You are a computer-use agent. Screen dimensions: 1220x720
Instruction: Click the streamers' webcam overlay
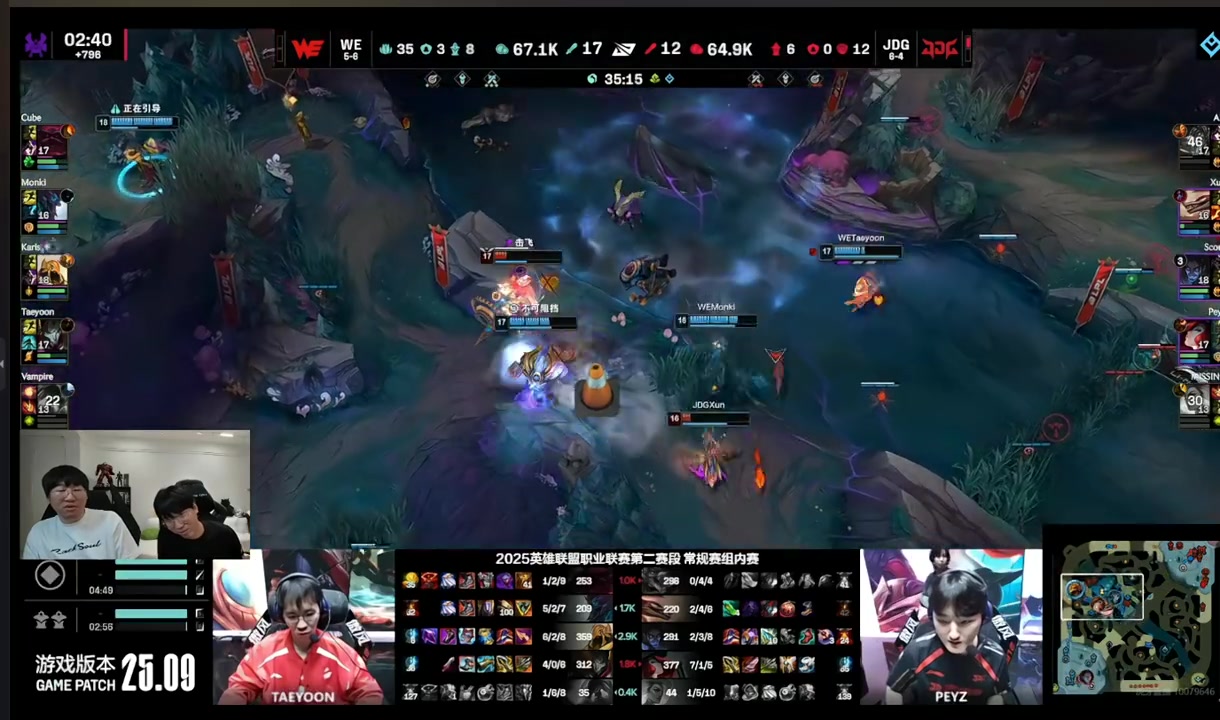click(x=135, y=494)
